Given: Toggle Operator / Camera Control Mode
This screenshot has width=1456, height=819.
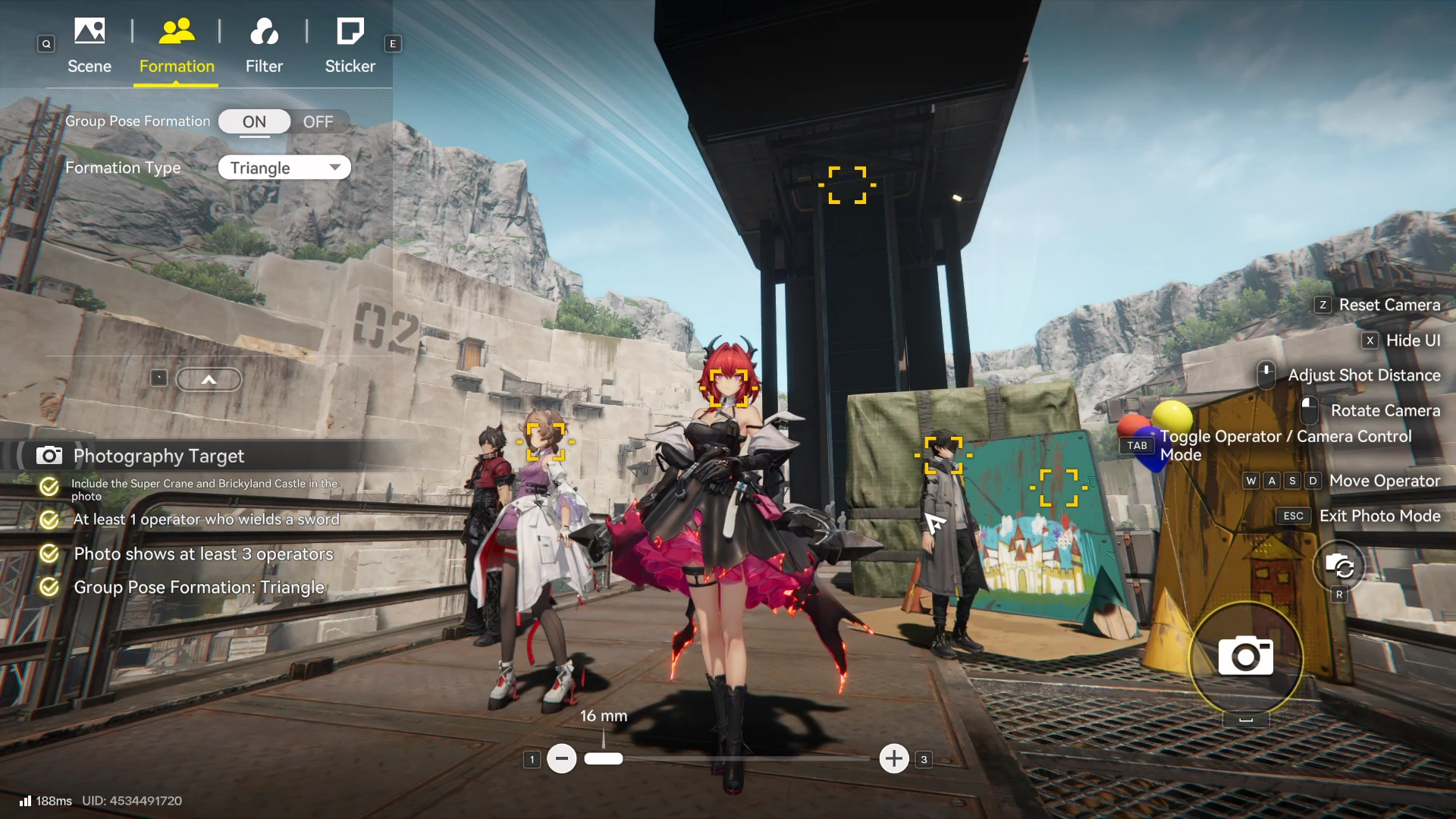Looking at the screenshot, I should coord(1285,445).
